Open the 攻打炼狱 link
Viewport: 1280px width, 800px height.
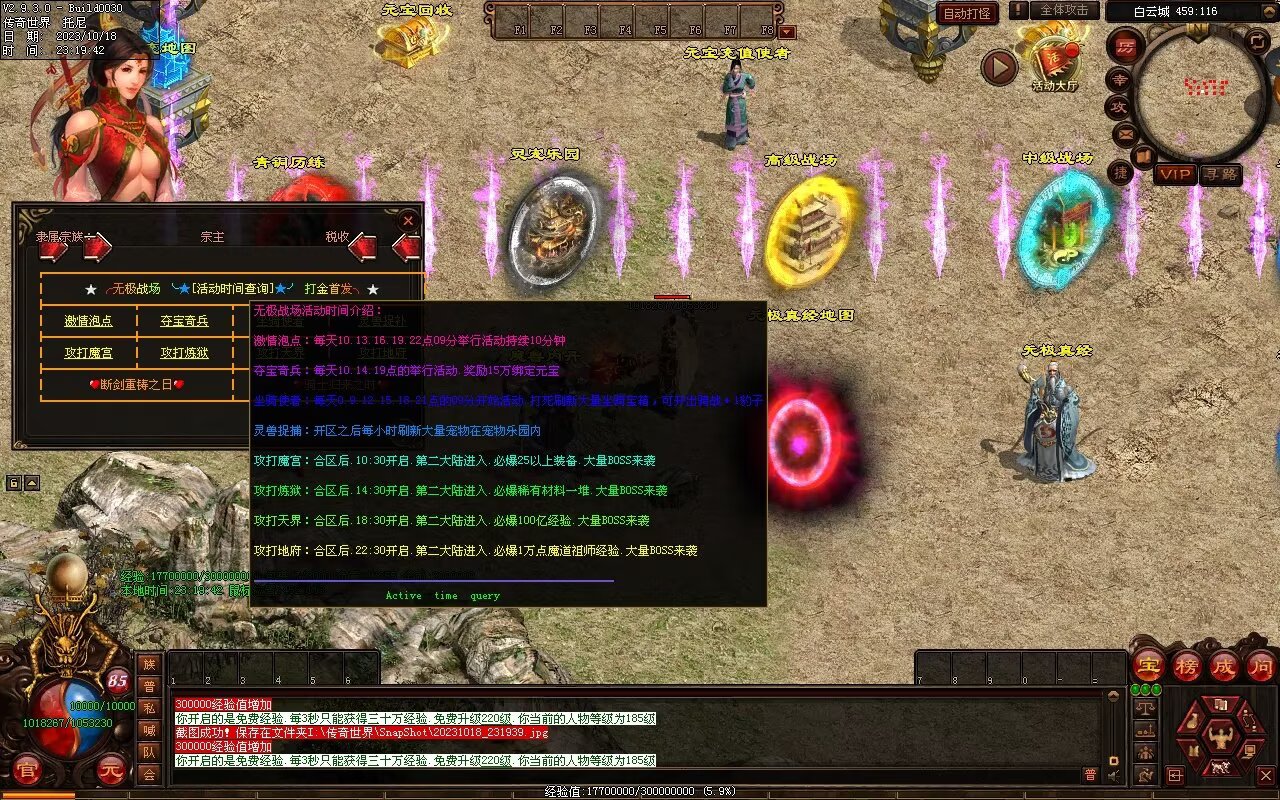184,353
